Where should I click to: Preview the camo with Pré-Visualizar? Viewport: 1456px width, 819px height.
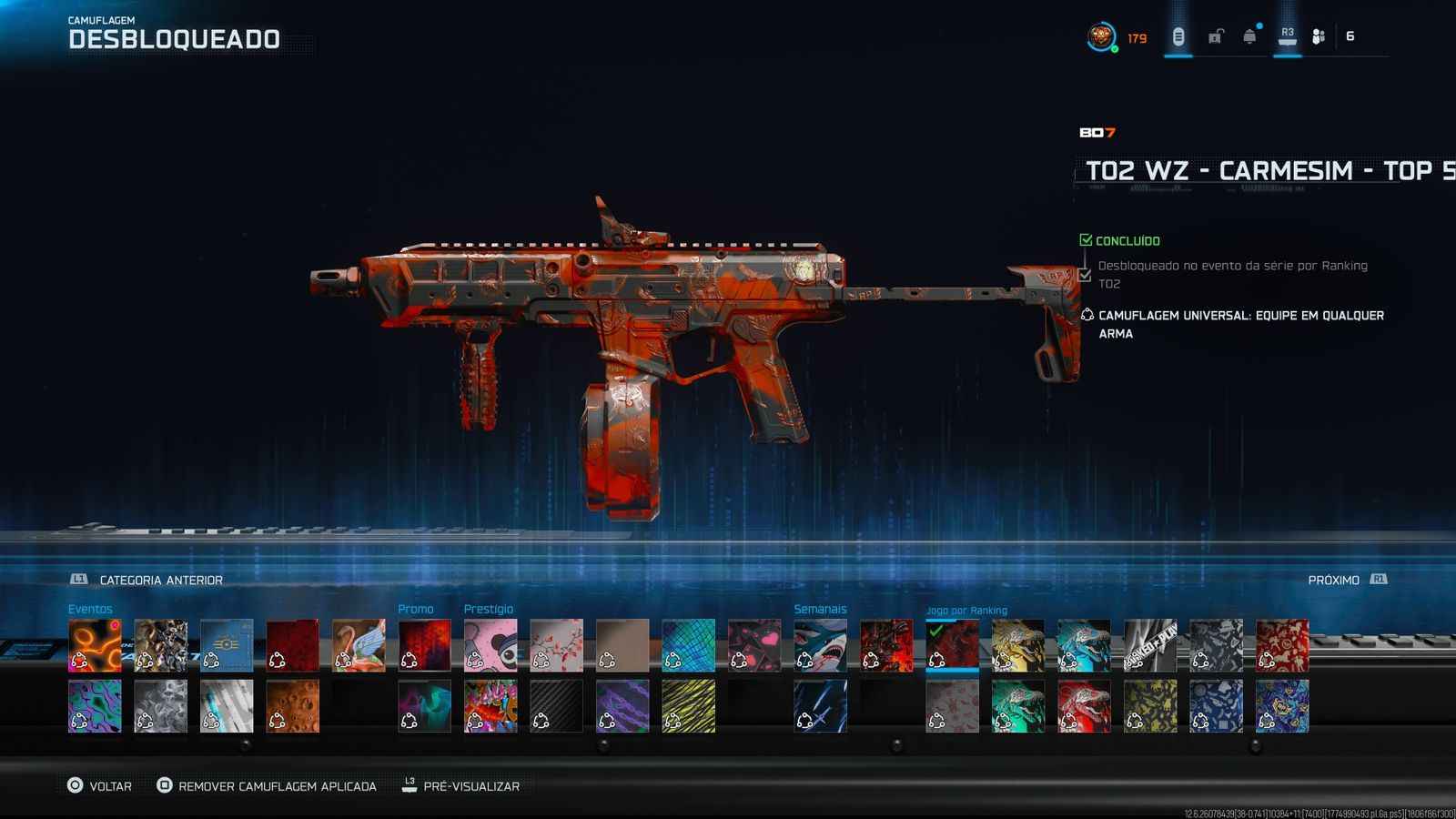(461, 786)
